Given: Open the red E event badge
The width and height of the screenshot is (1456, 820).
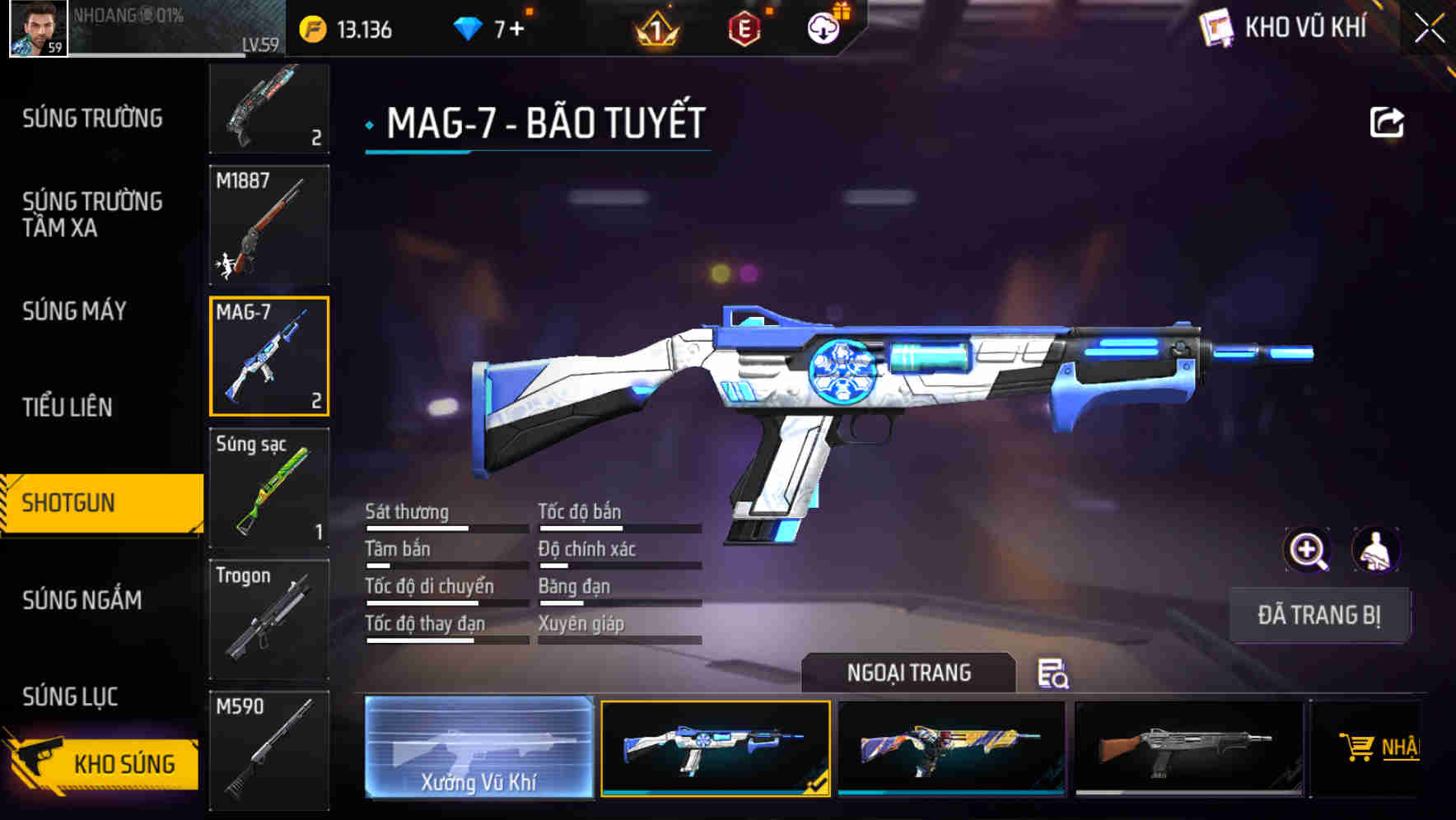Looking at the screenshot, I should [x=743, y=27].
